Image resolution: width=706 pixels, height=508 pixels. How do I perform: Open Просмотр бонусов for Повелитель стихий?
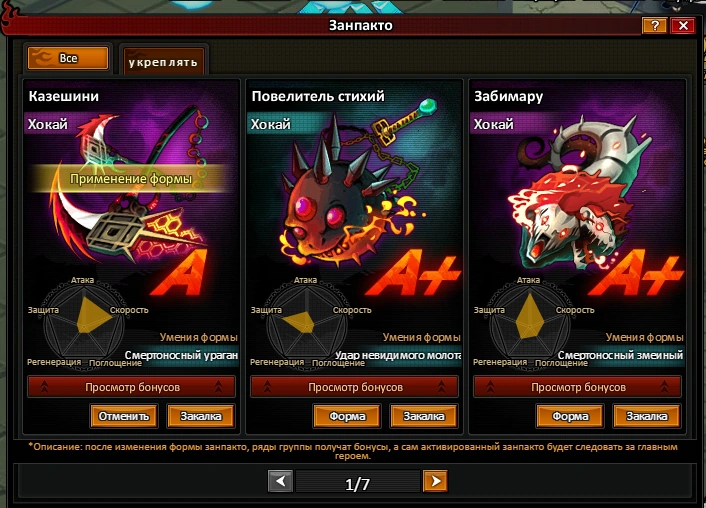354,387
